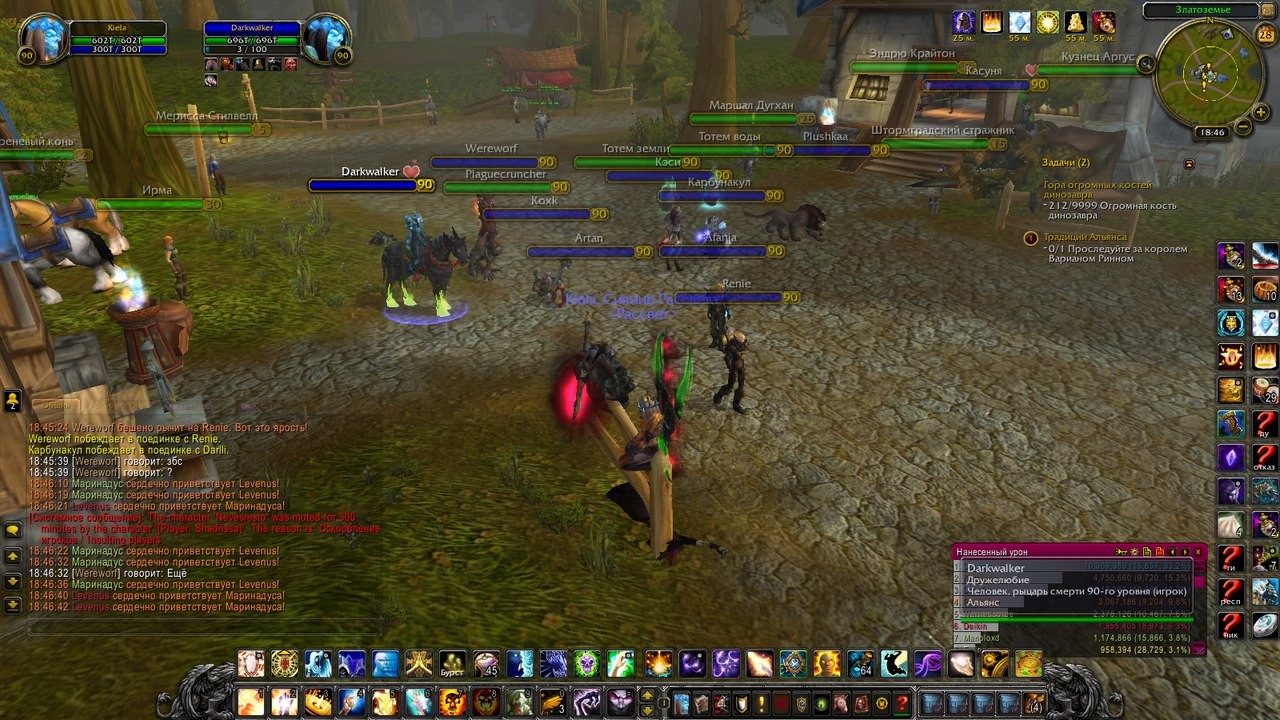Open the minimap tracking magnifier button
This screenshot has height=720, width=1280.
pos(1146,64)
